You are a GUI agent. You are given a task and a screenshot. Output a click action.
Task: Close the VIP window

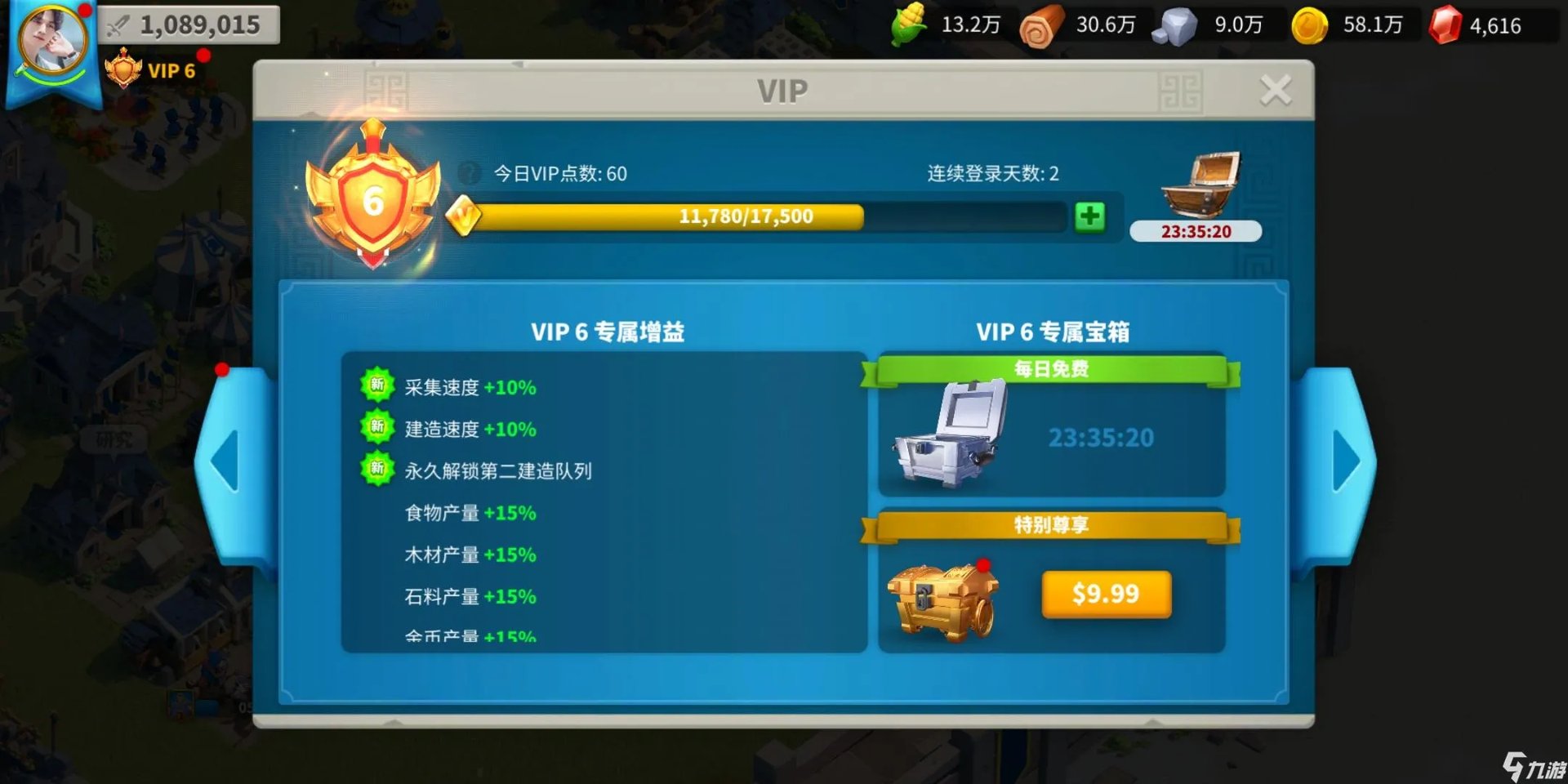pyautogui.click(x=1276, y=90)
